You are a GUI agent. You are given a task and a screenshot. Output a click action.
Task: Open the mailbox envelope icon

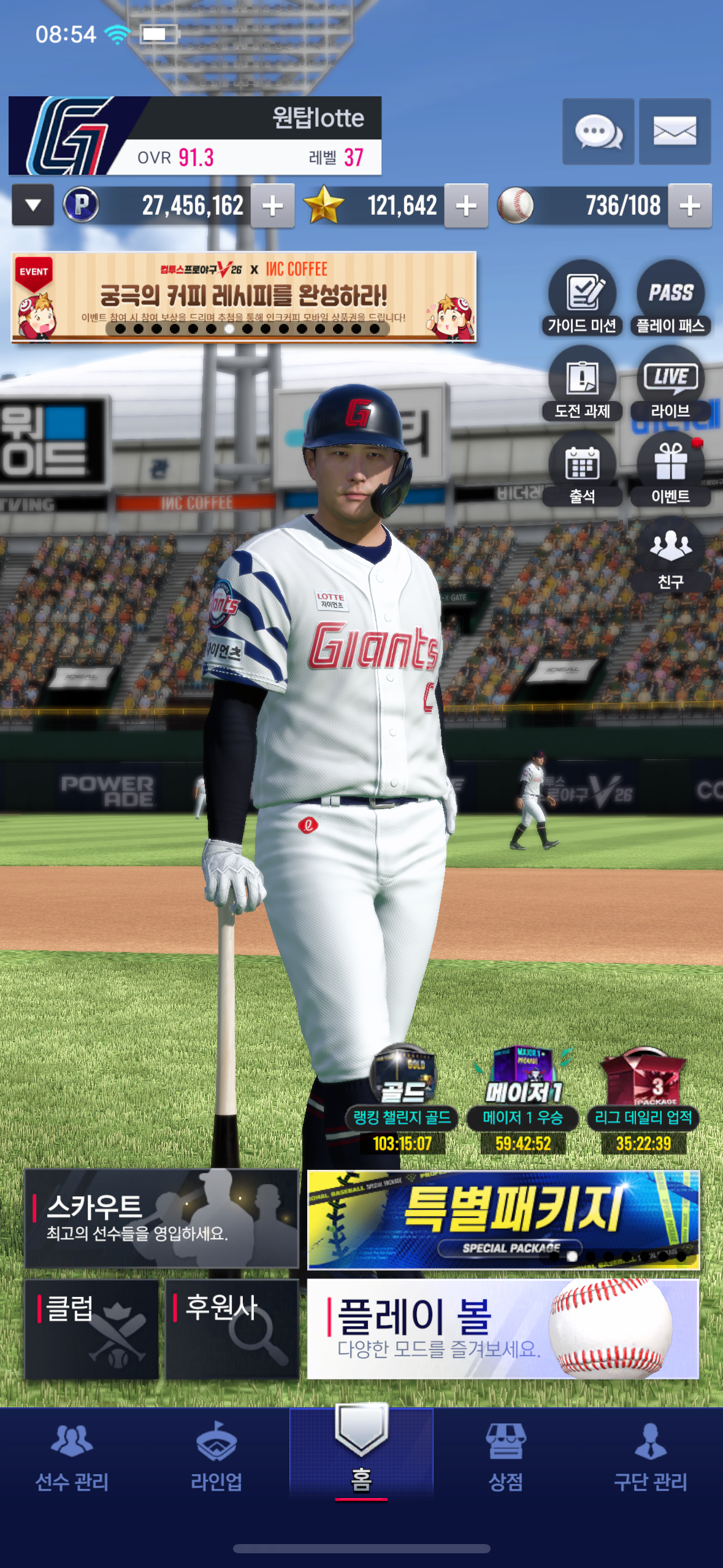[x=675, y=131]
